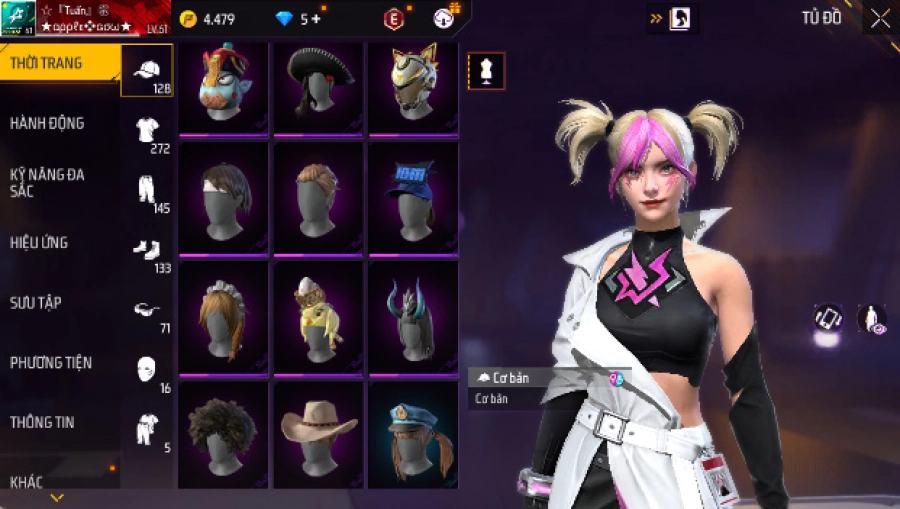Select the cap headwear category
Viewport: 900px width, 509px height.
click(147, 70)
